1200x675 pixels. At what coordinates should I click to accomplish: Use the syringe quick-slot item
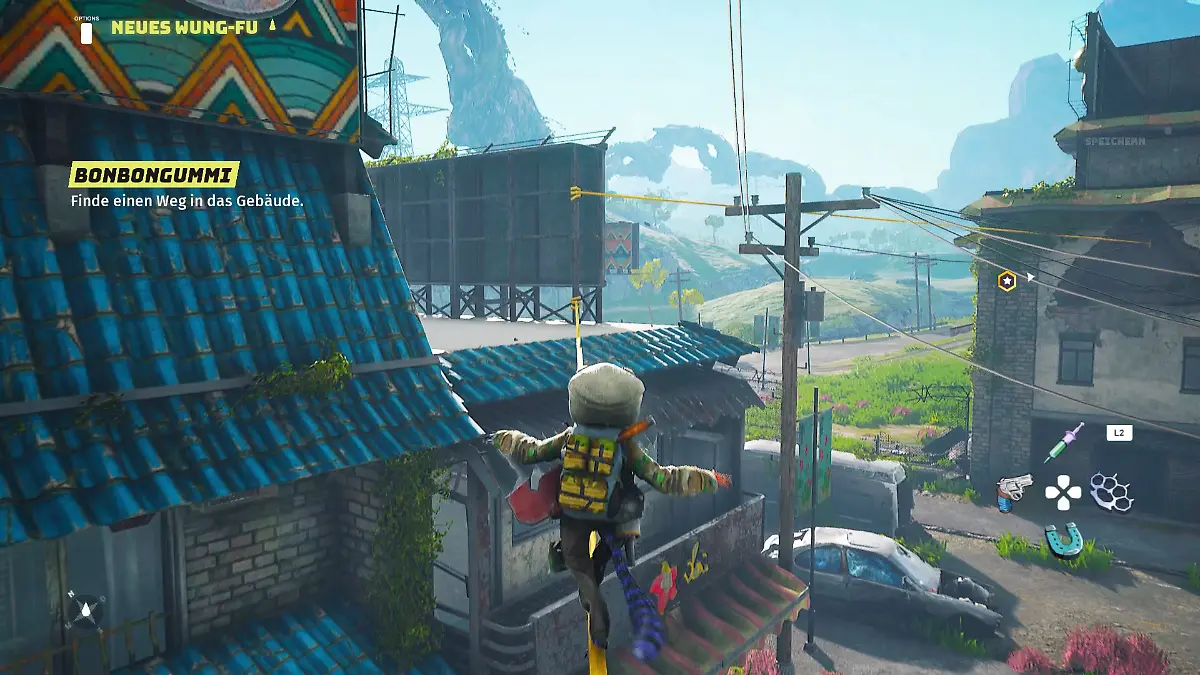(x=1063, y=441)
